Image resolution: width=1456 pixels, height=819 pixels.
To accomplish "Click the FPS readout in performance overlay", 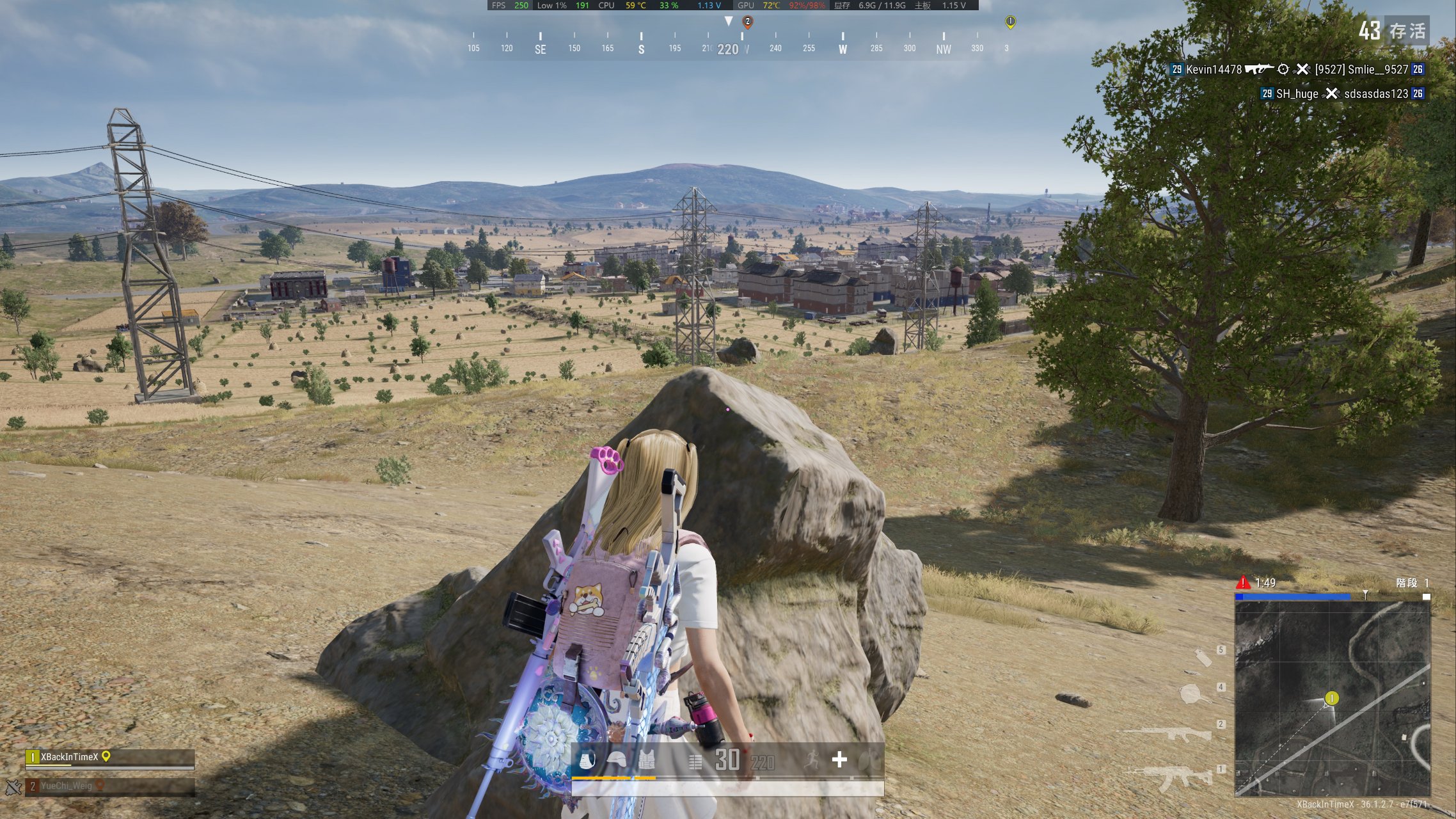I will (510, 5).
